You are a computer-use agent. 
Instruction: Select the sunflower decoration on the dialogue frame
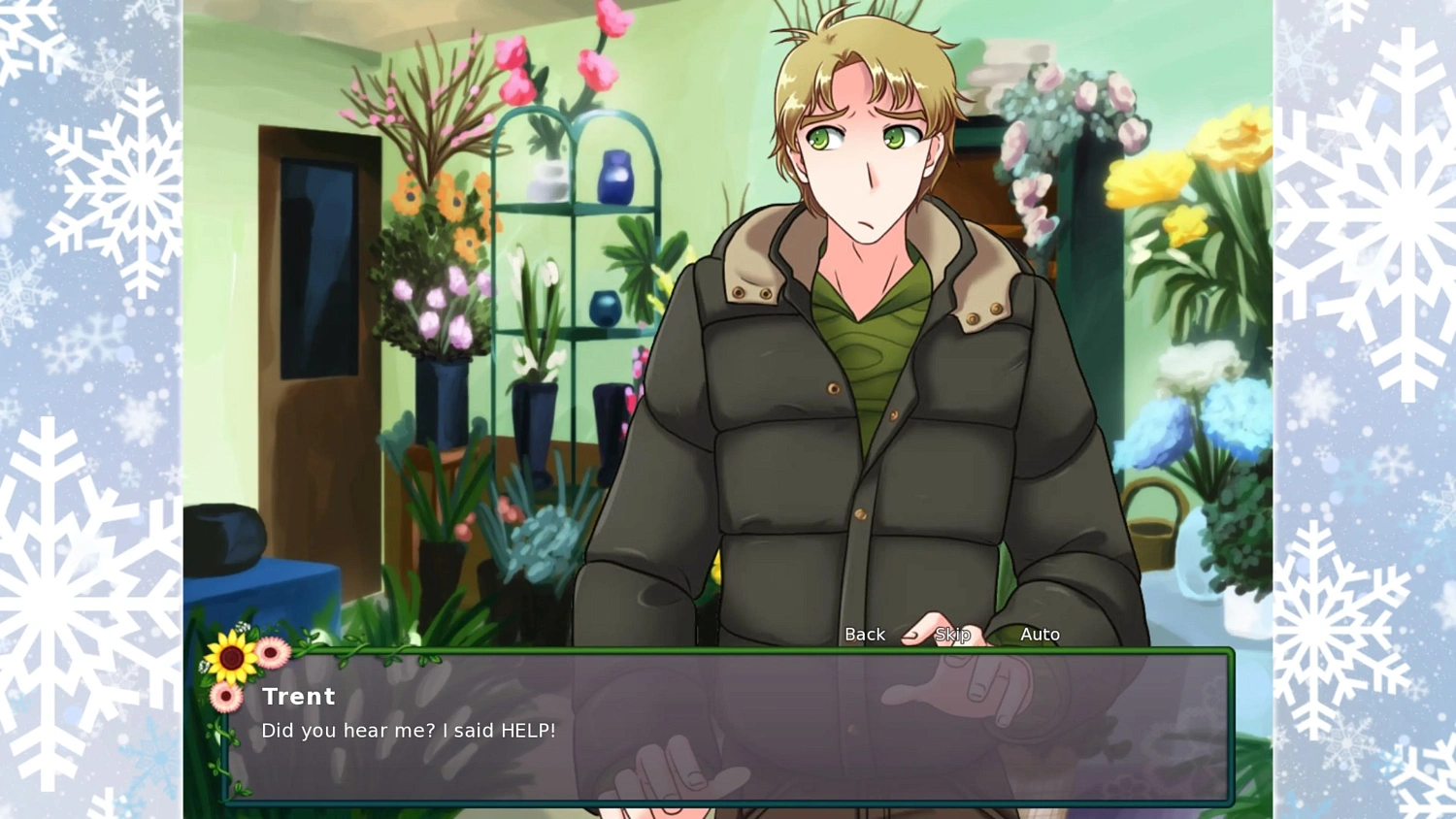[x=231, y=657]
